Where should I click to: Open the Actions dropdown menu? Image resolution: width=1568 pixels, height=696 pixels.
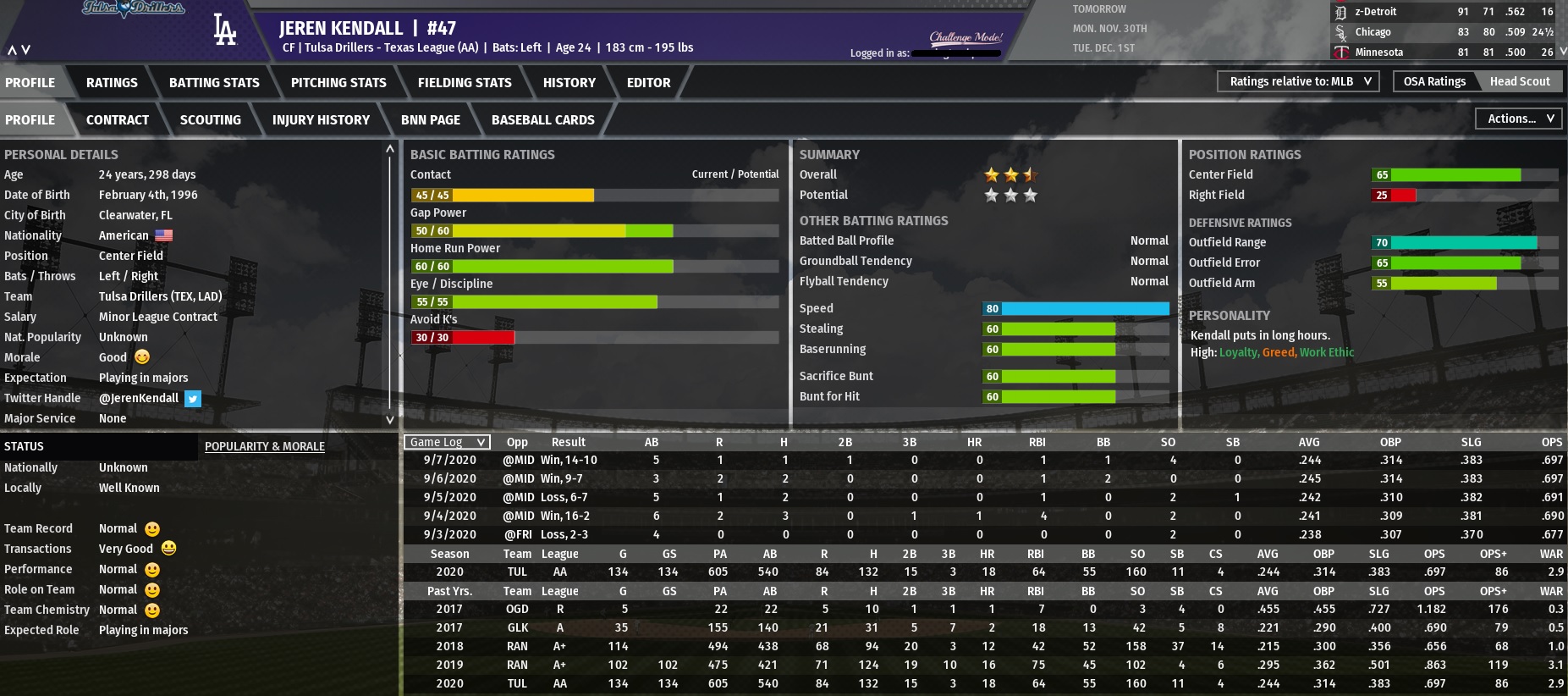[1520, 119]
